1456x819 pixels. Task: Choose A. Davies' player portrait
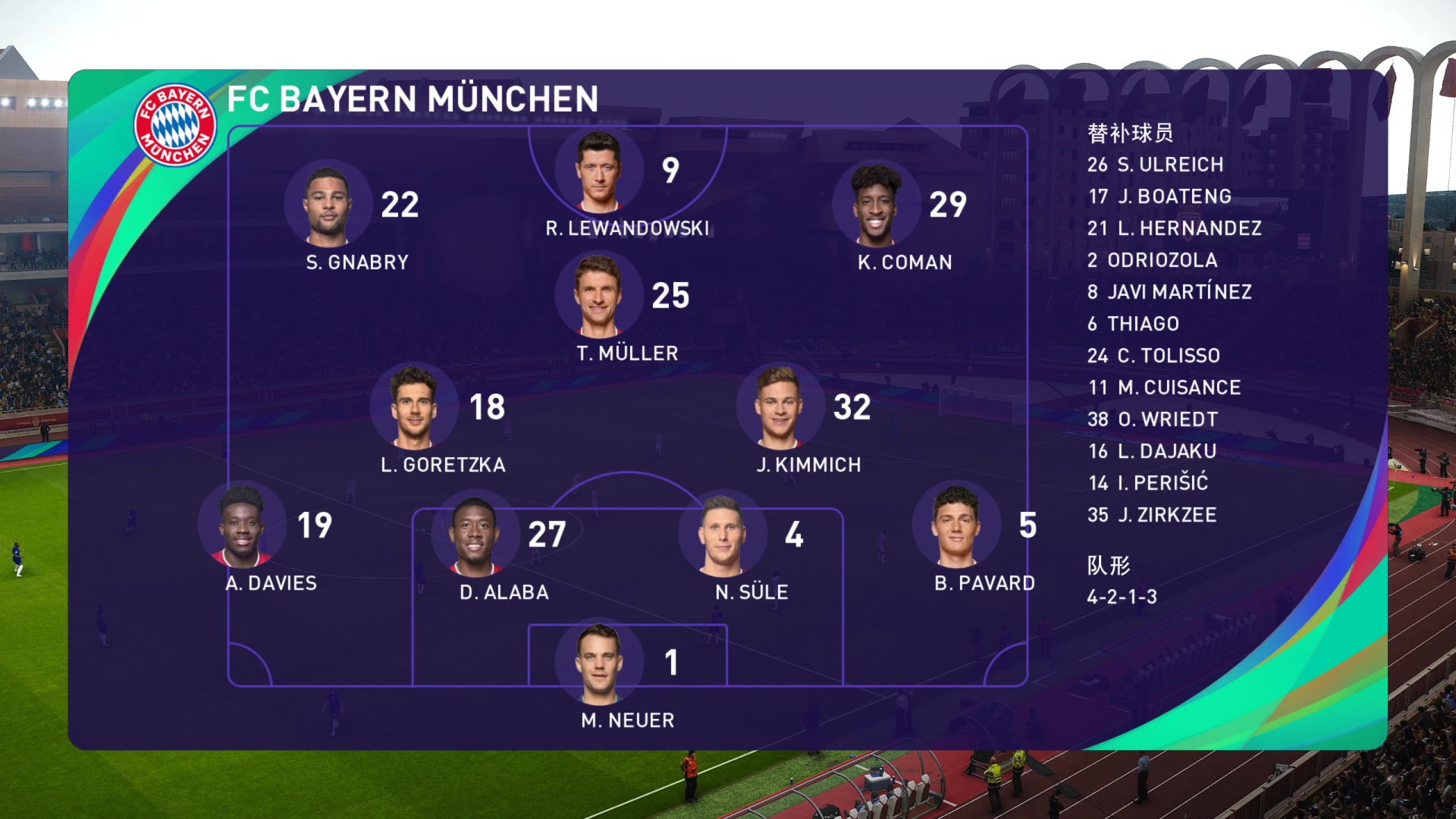point(241,526)
